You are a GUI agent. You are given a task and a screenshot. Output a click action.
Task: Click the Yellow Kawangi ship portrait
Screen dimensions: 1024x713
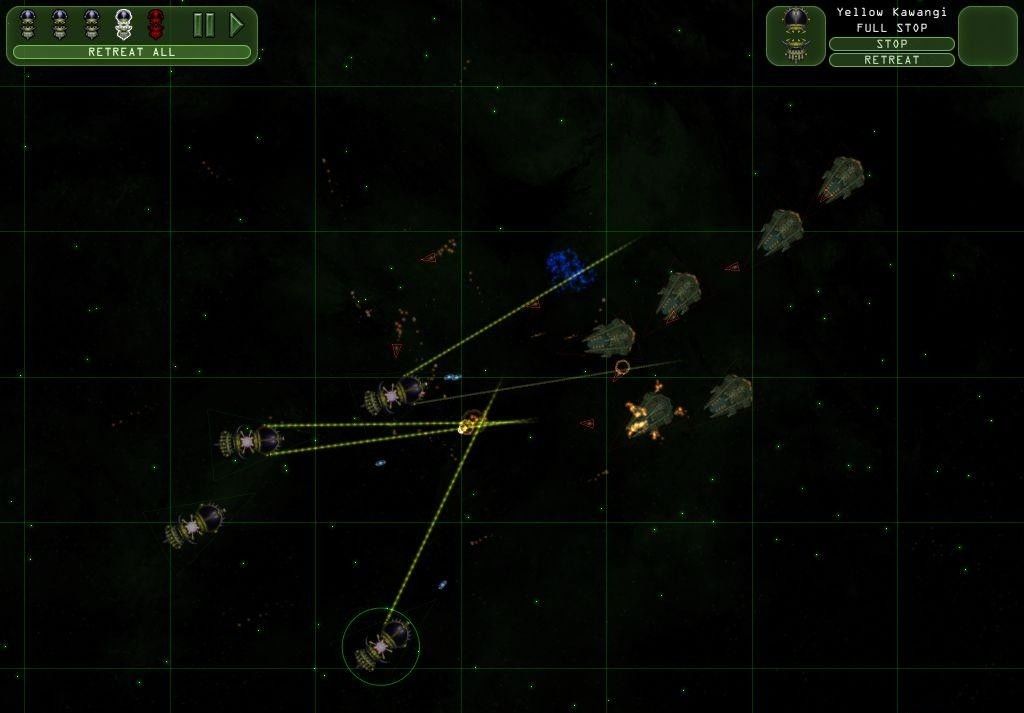pos(796,36)
